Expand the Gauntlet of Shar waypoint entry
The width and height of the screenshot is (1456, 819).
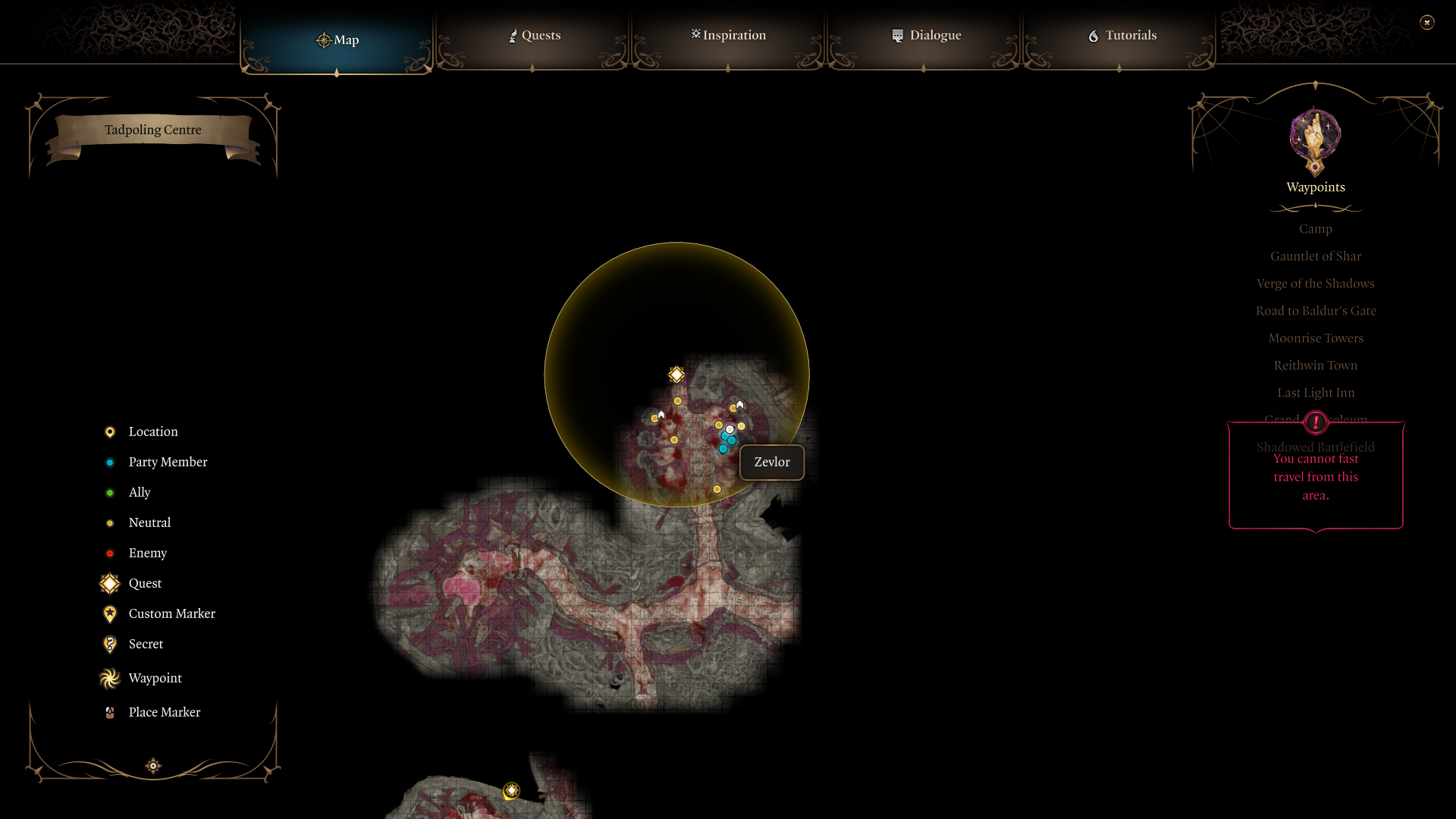1315,256
